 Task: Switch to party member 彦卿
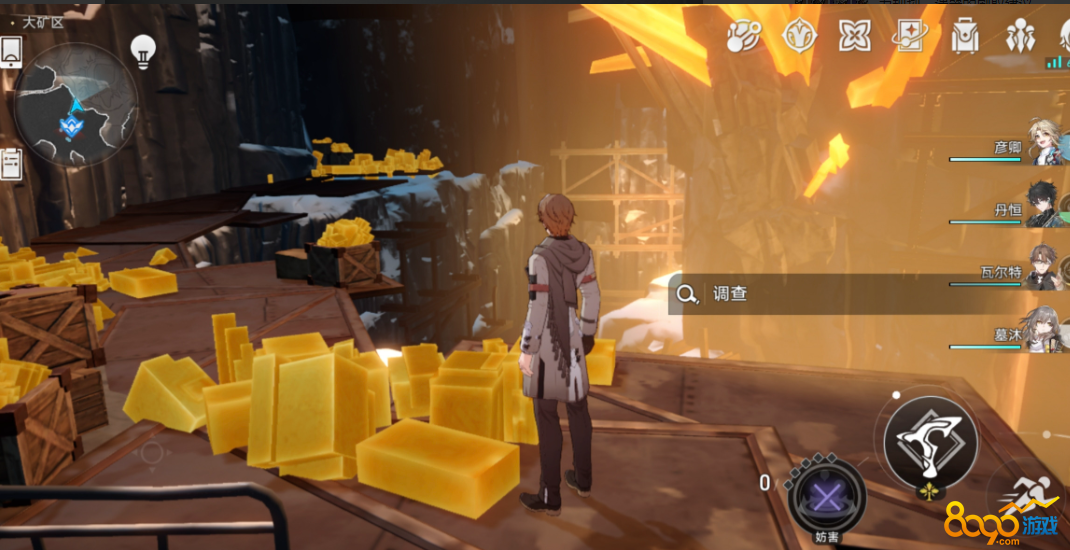pyautogui.click(x=1043, y=148)
